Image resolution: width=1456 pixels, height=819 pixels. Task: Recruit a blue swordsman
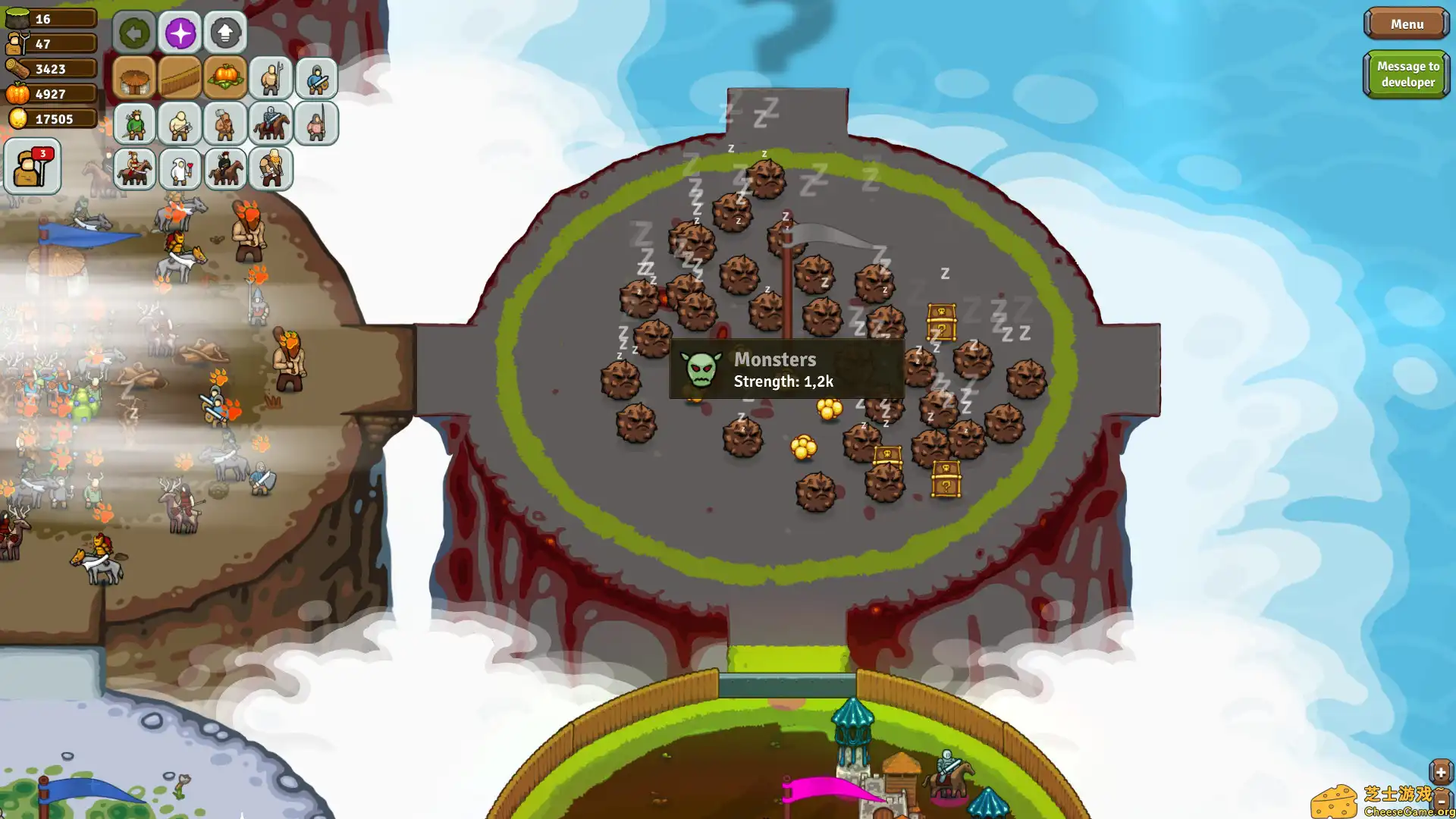click(x=316, y=77)
